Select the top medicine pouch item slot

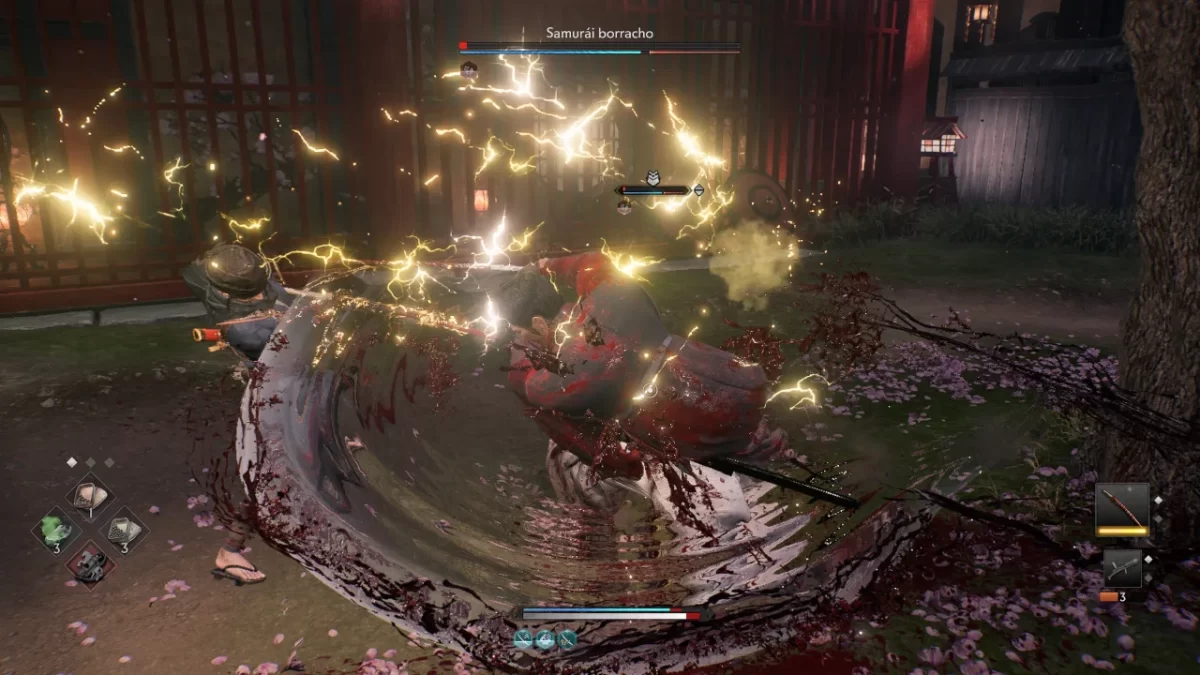[x=90, y=497]
